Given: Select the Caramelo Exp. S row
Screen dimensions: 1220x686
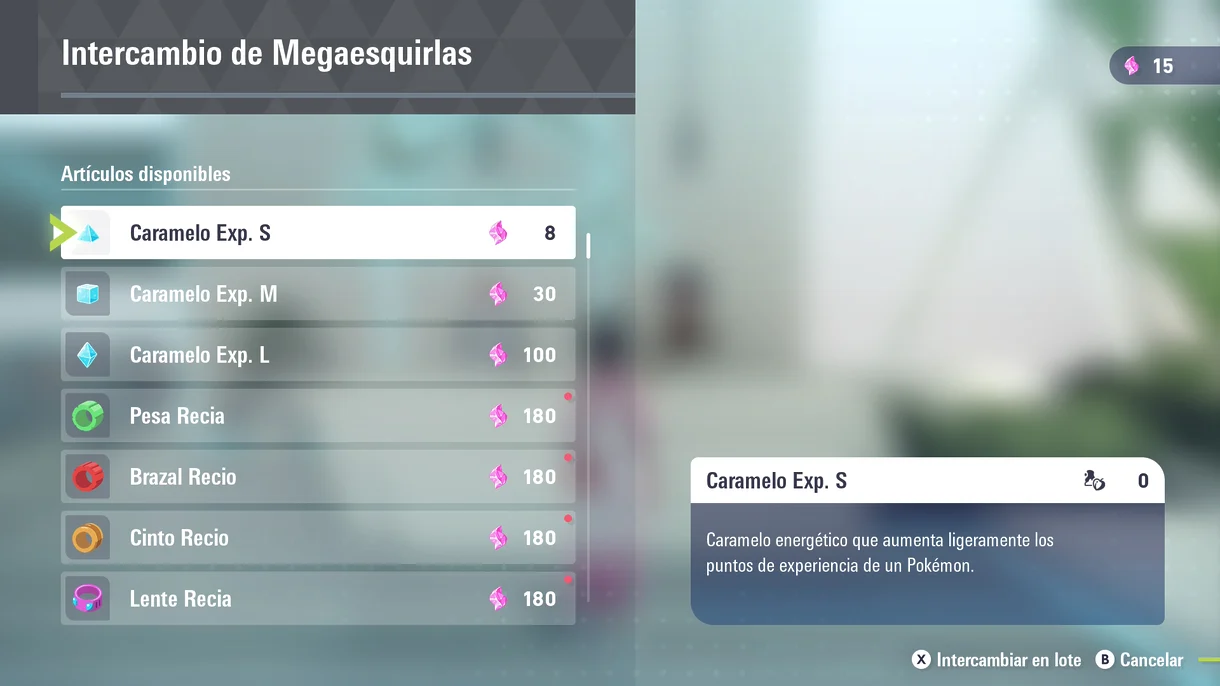Looking at the screenshot, I should 318,233.
